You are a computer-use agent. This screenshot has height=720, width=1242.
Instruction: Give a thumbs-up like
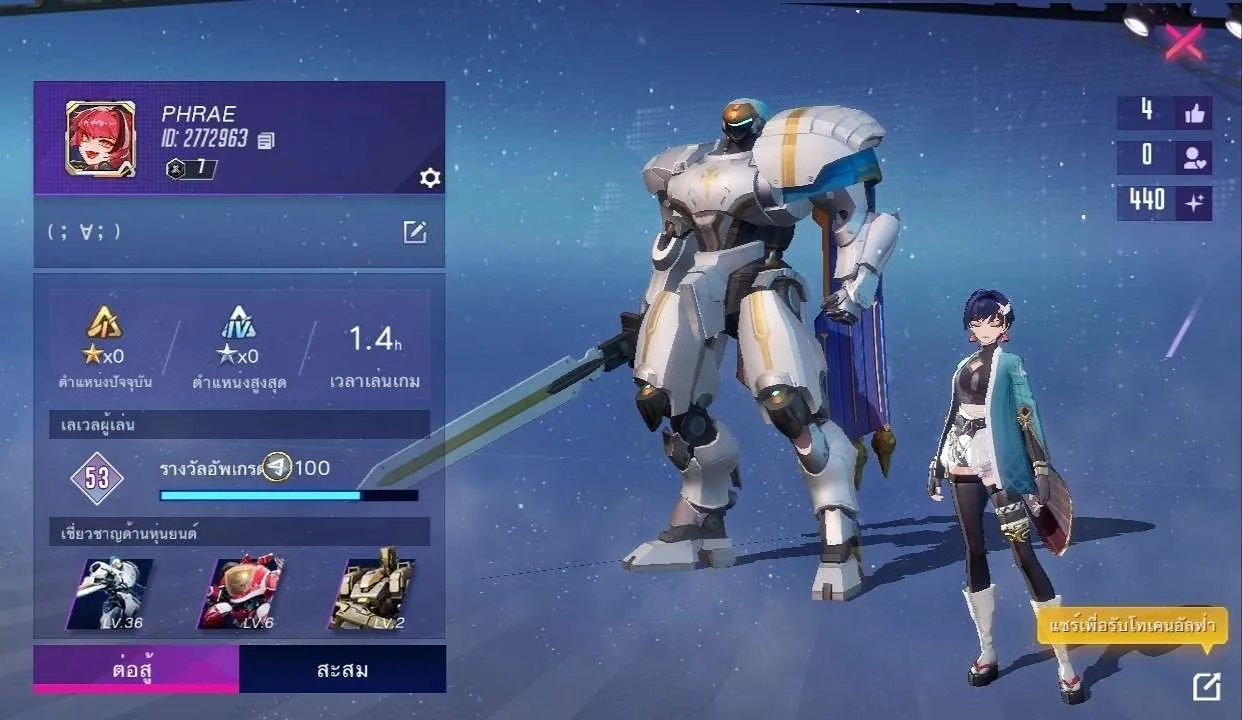(x=1194, y=113)
